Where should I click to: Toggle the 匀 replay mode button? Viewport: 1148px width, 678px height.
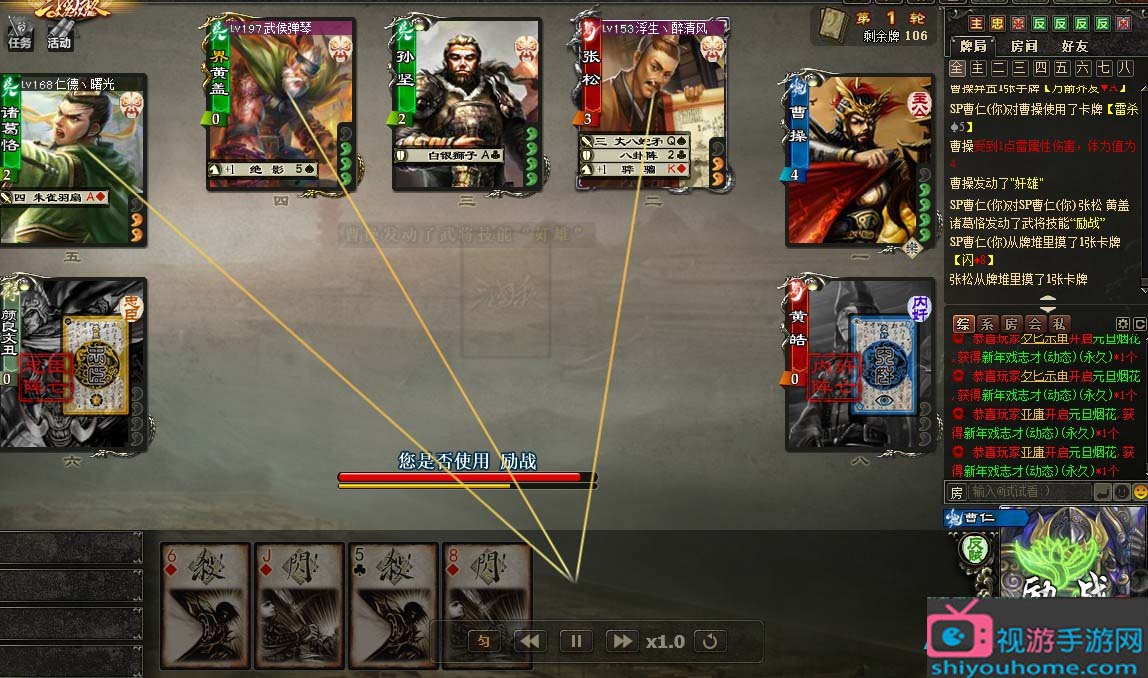(483, 641)
